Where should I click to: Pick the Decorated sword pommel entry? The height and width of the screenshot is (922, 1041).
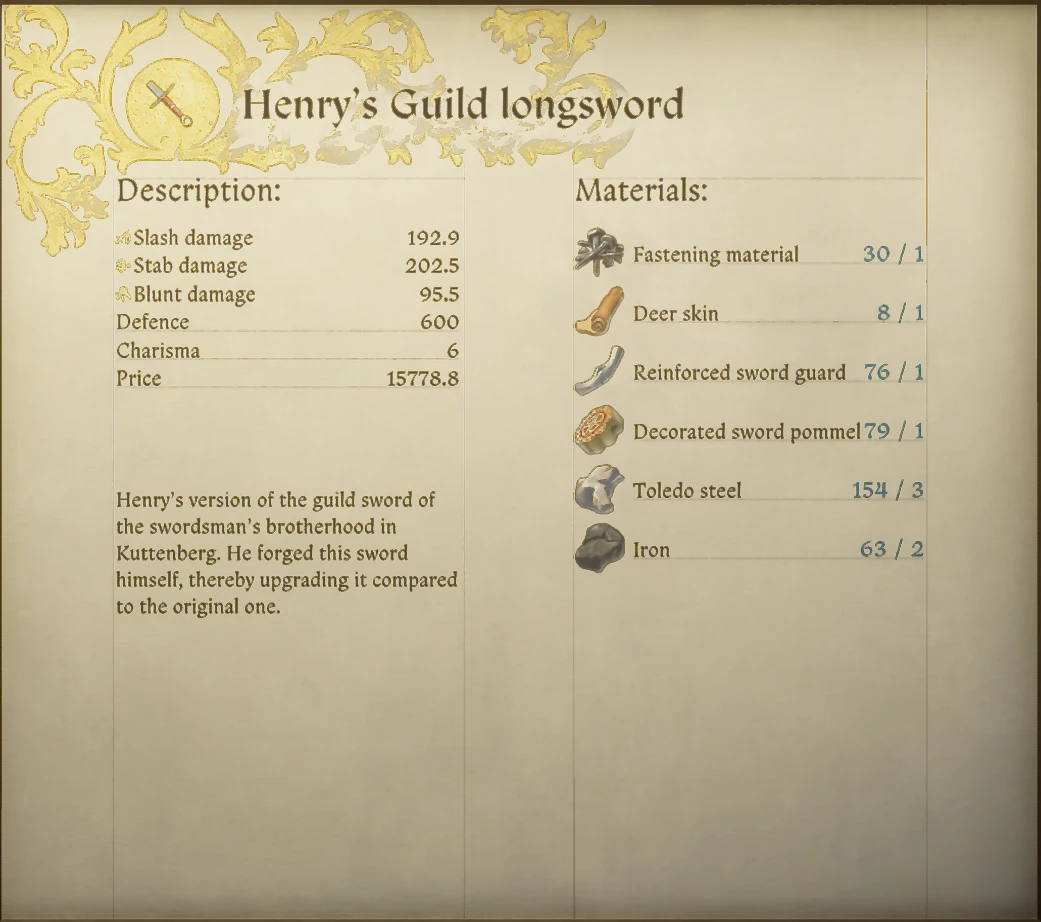click(746, 431)
